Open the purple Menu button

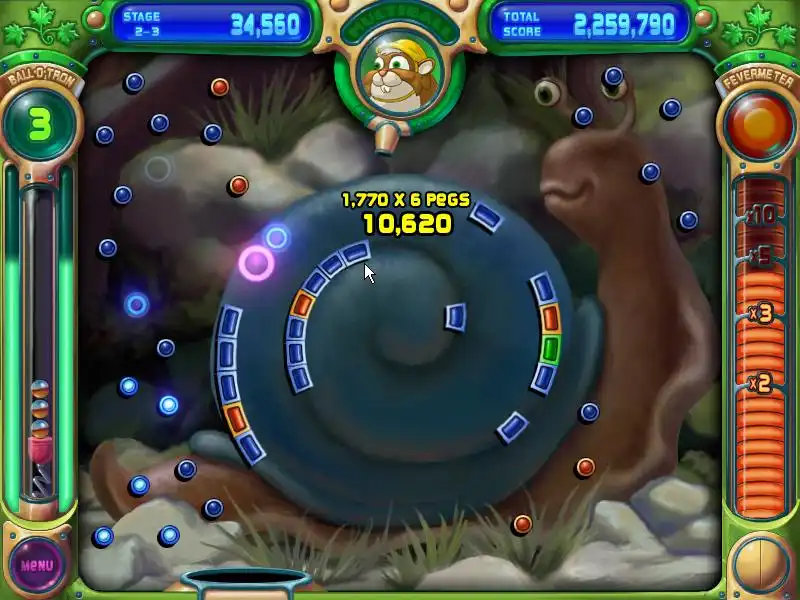37,564
